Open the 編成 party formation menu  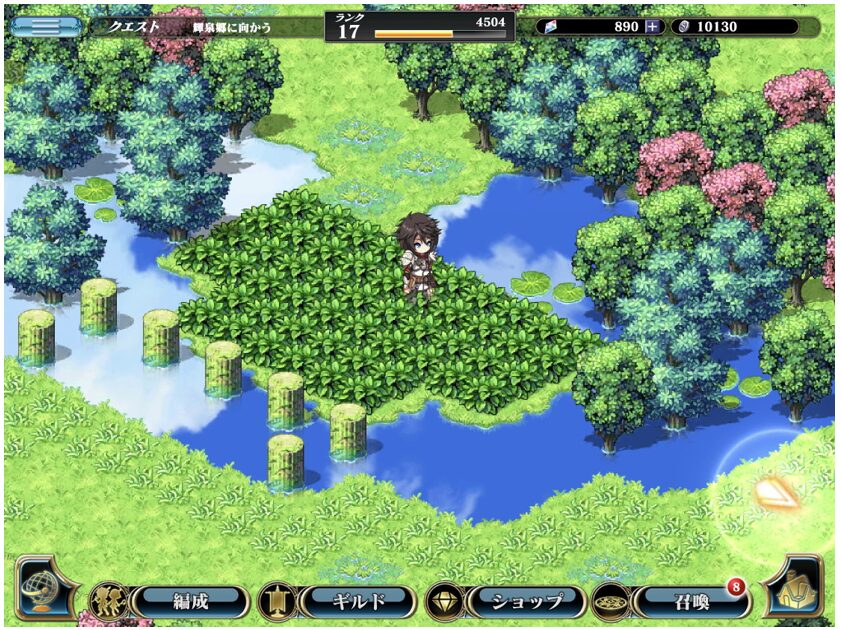pyautogui.click(x=188, y=601)
